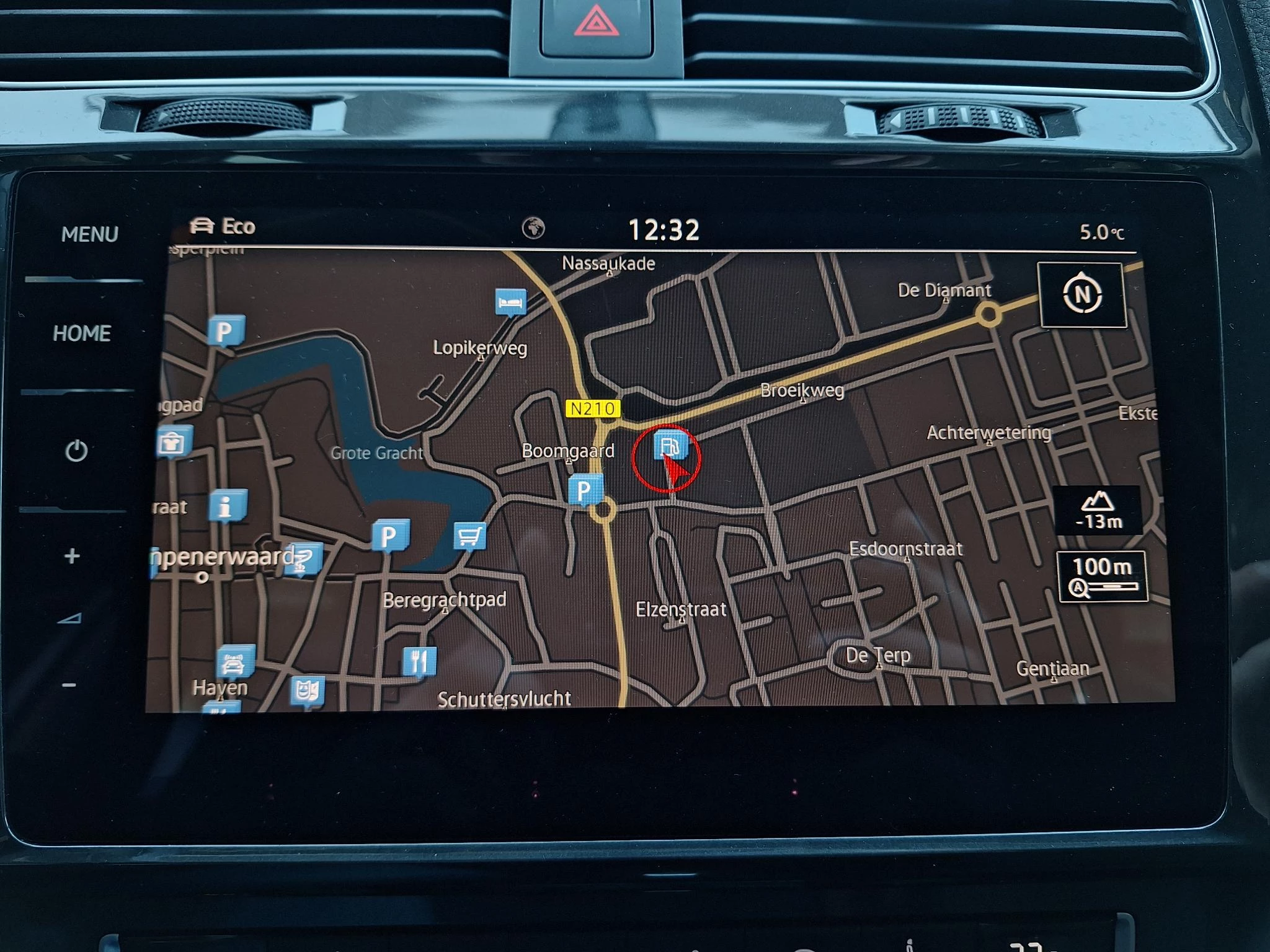Tap the HOME button
1270x952 pixels.
pyautogui.click(x=82, y=333)
